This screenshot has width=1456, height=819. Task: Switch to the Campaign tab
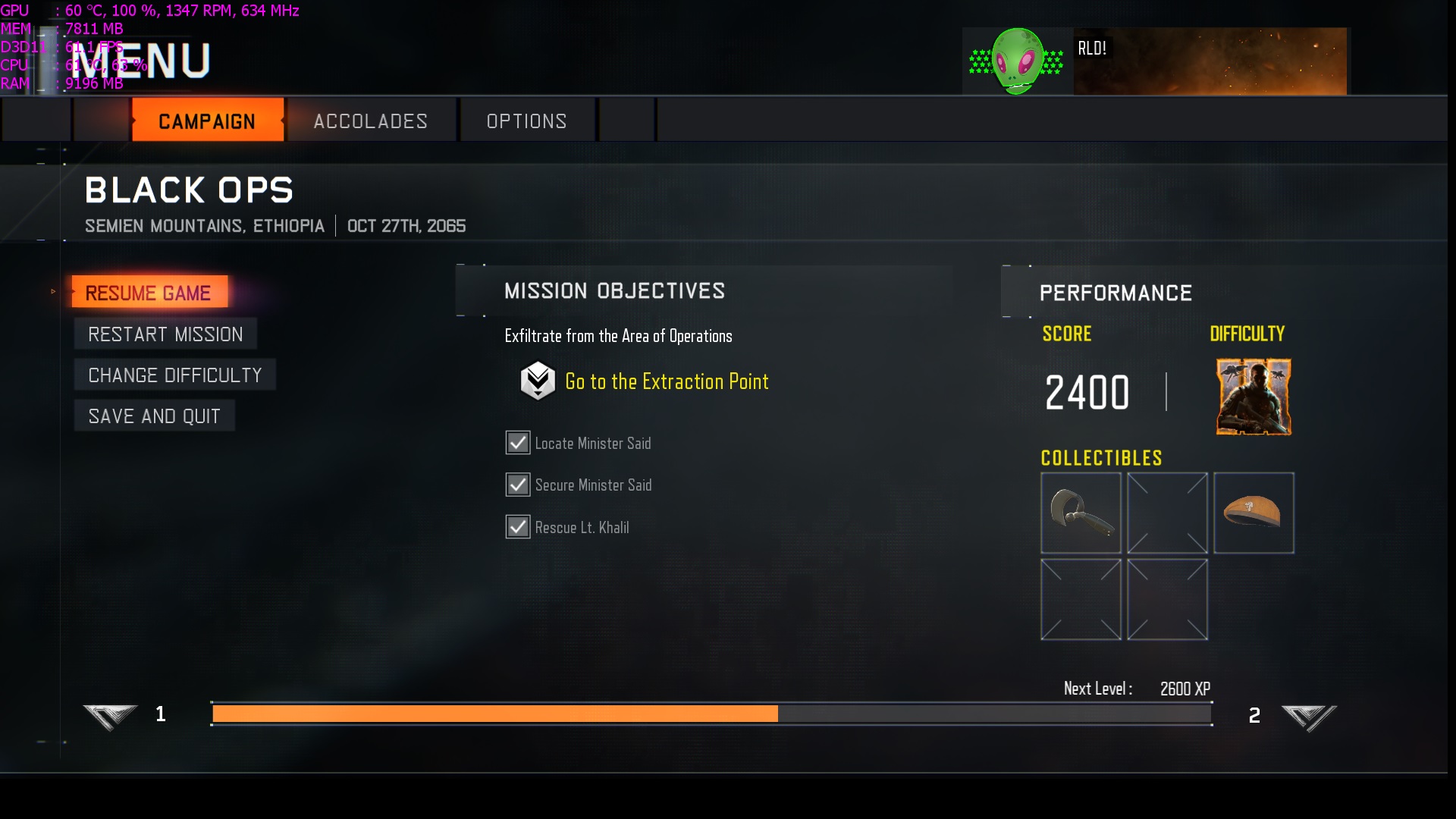207,121
